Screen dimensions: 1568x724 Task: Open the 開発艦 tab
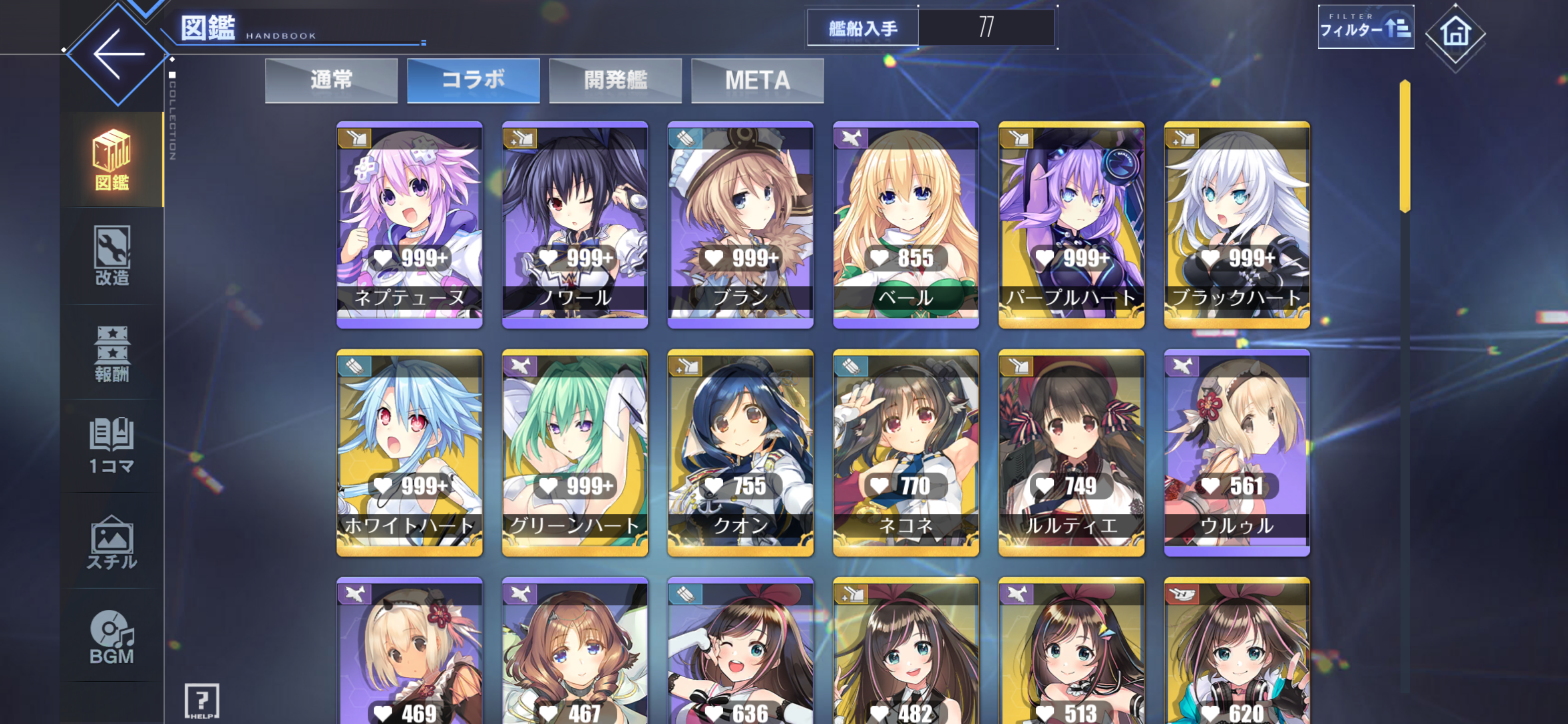click(x=615, y=80)
